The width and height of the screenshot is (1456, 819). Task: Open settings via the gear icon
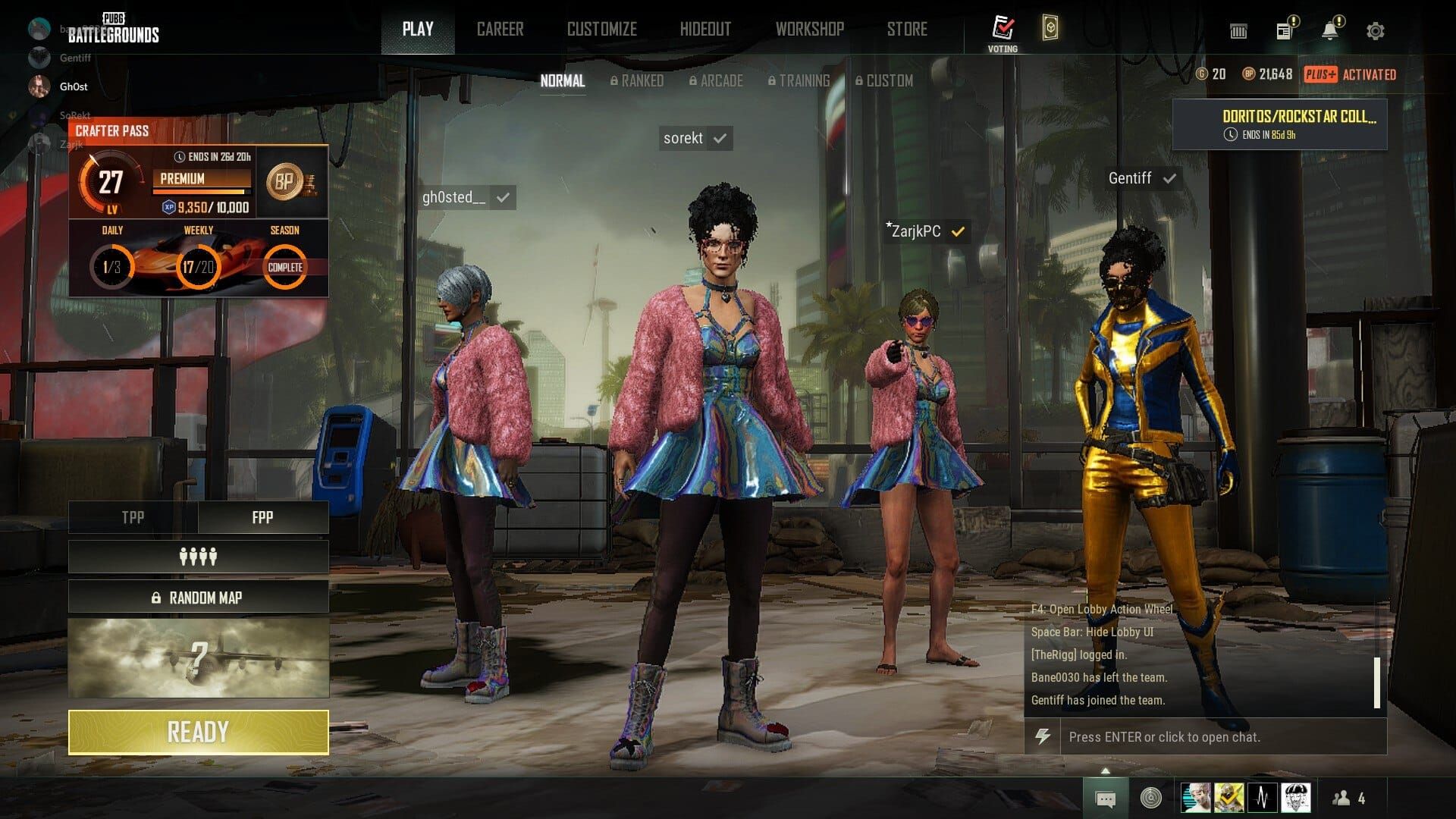point(1375,31)
